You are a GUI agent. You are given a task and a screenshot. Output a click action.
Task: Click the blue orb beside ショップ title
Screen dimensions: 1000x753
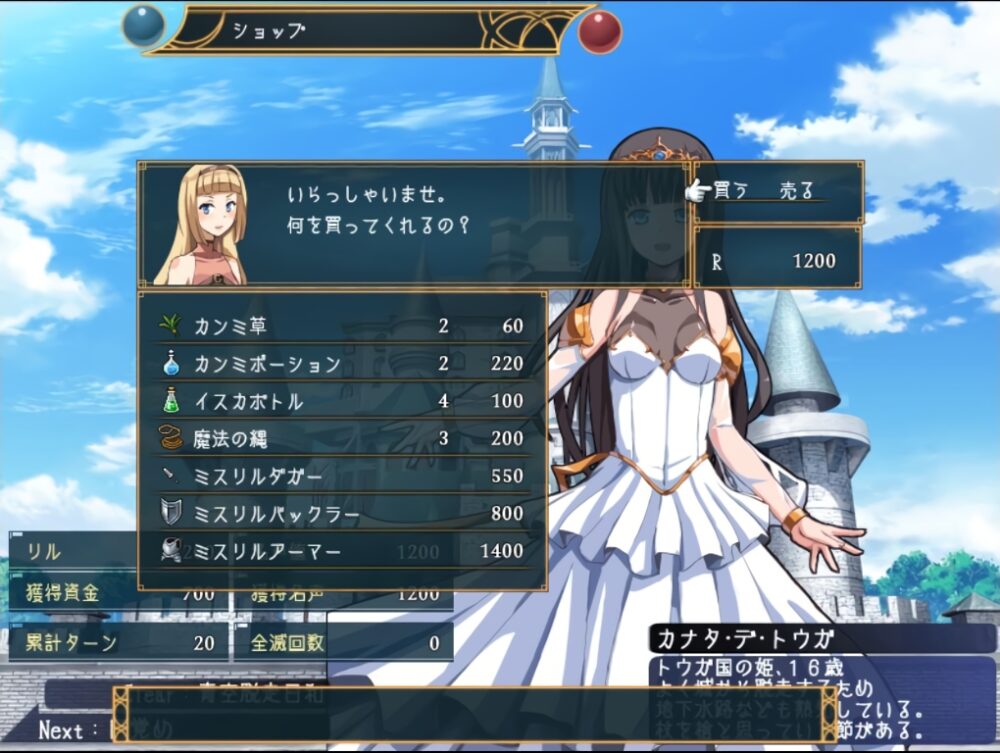click(143, 27)
